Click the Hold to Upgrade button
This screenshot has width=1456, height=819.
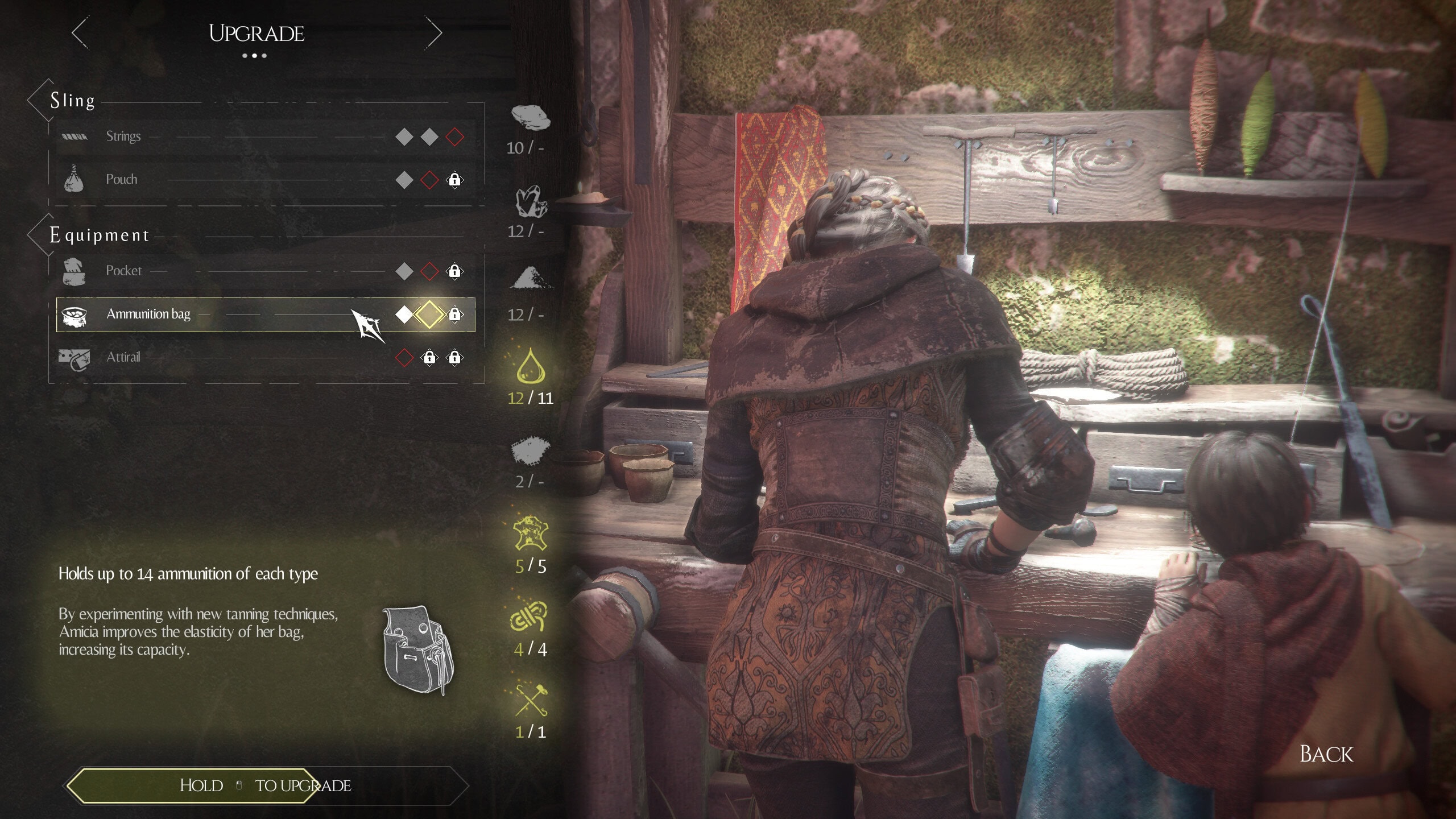(x=265, y=785)
